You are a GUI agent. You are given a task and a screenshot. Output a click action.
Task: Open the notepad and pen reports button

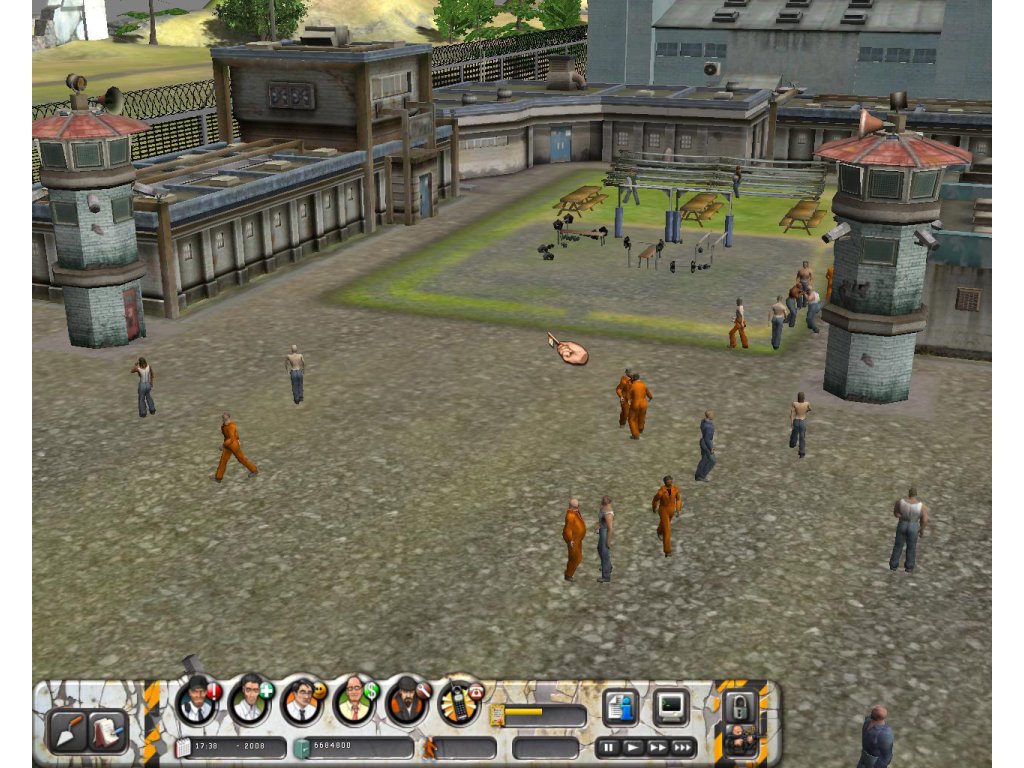(107, 730)
